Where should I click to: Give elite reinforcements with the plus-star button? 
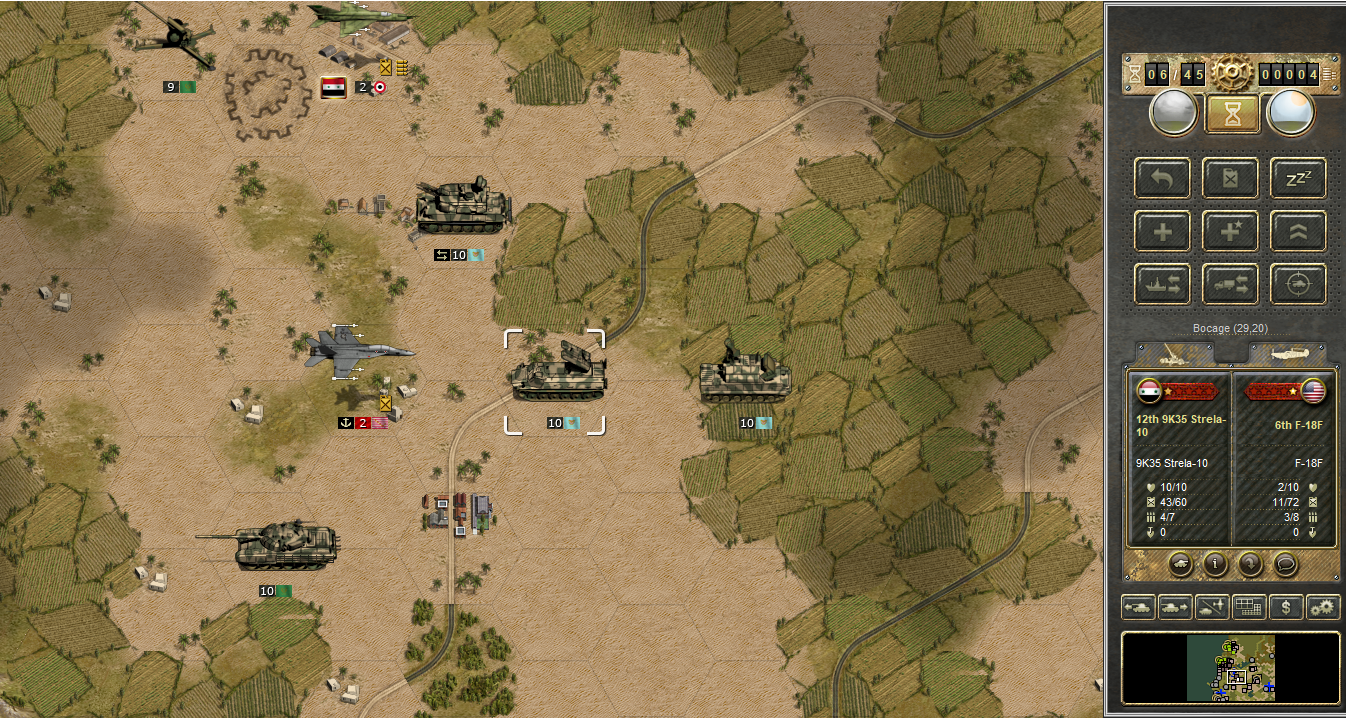coord(1229,231)
